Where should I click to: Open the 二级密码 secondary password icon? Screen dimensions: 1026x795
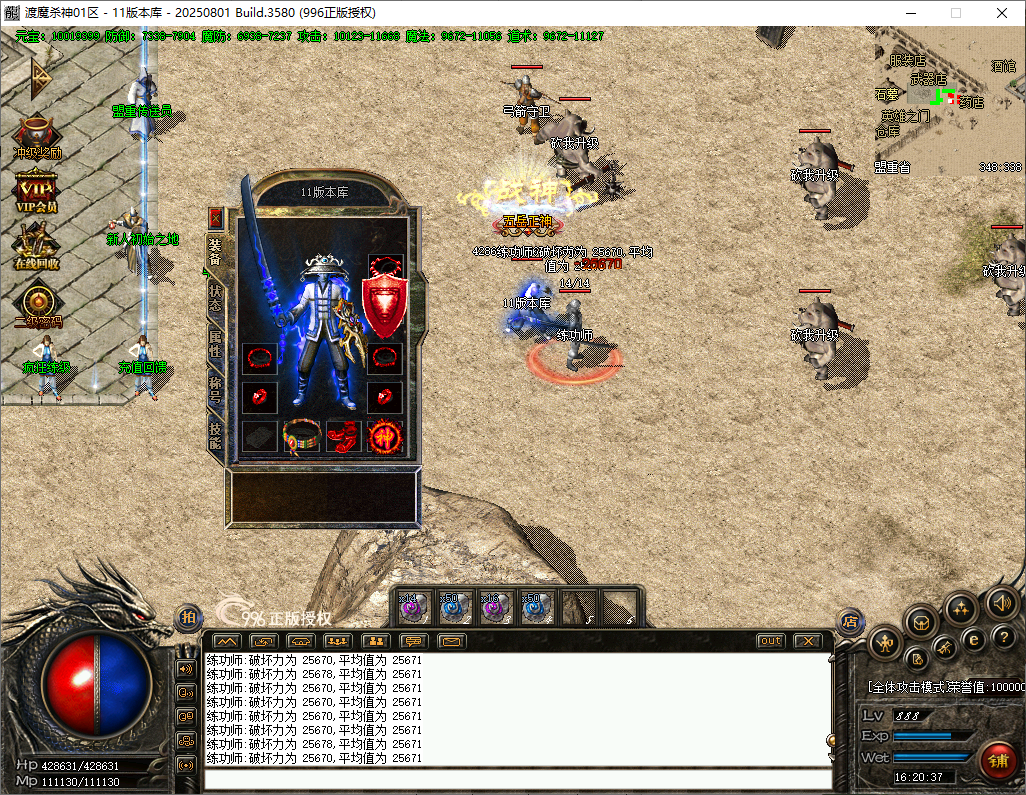click(38, 305)
